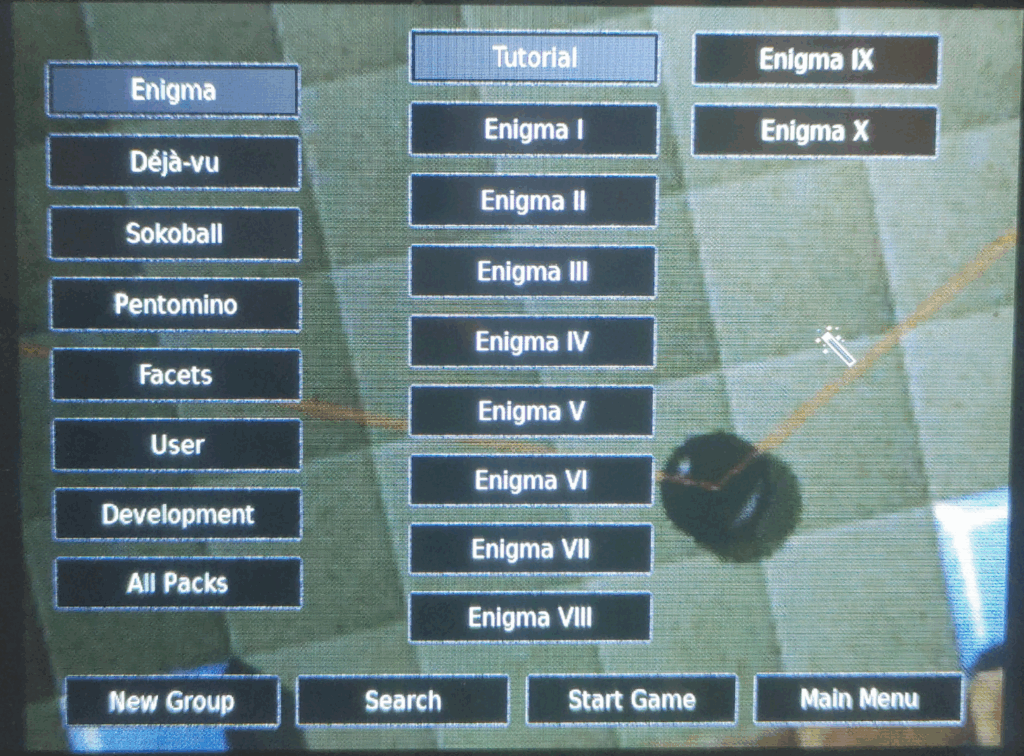Viewport: 1024px width, 756px height.
Task: Show the Facets group
Action: pos(176,375)
